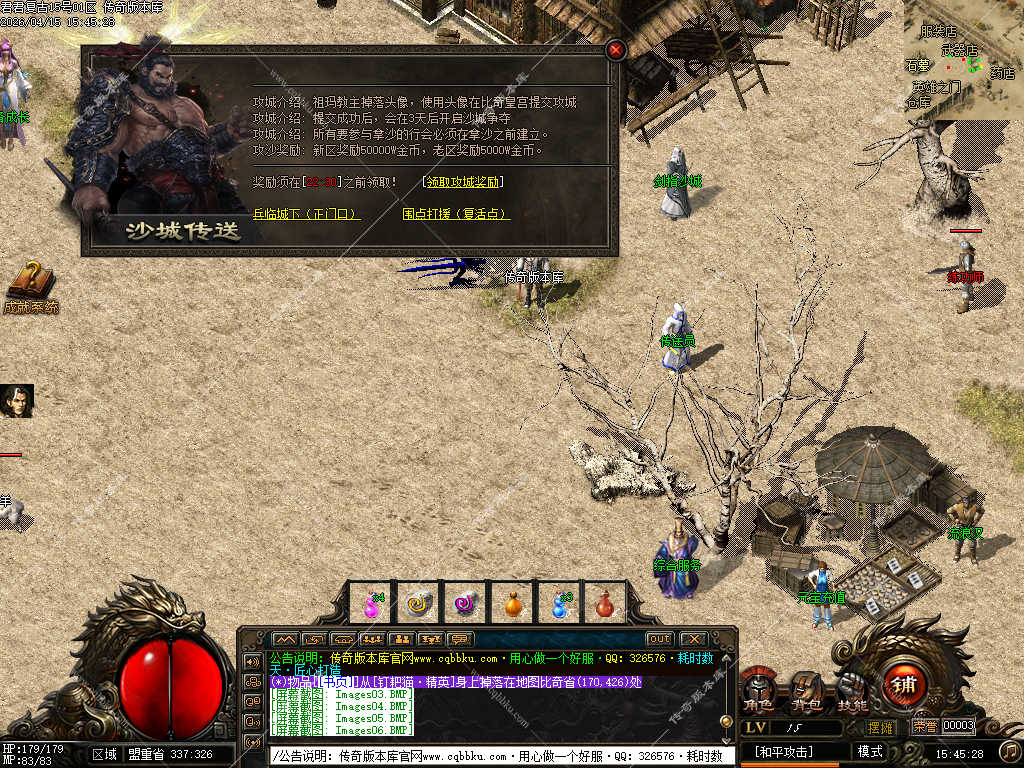Teleport to 兵临城下 (正门口)

pyautogui.click(x=305, y=214)
